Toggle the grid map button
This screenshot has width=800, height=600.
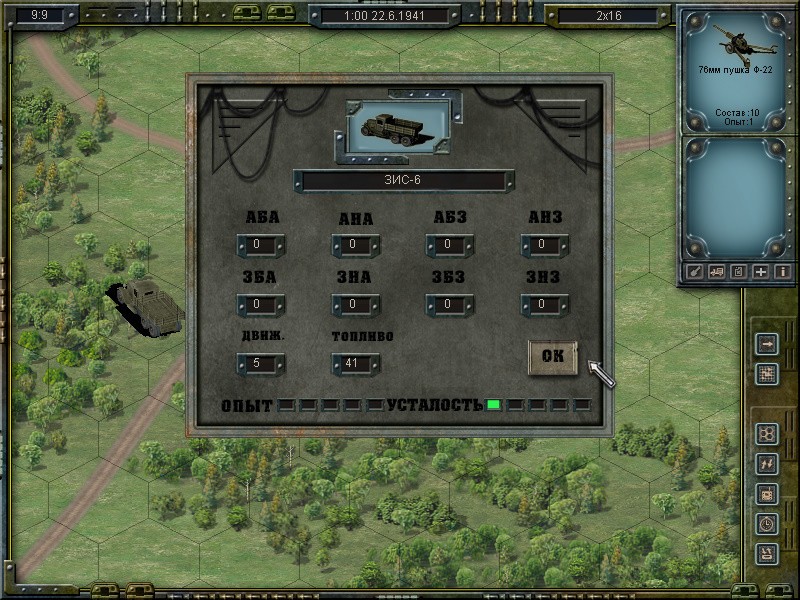pos(767,374)
